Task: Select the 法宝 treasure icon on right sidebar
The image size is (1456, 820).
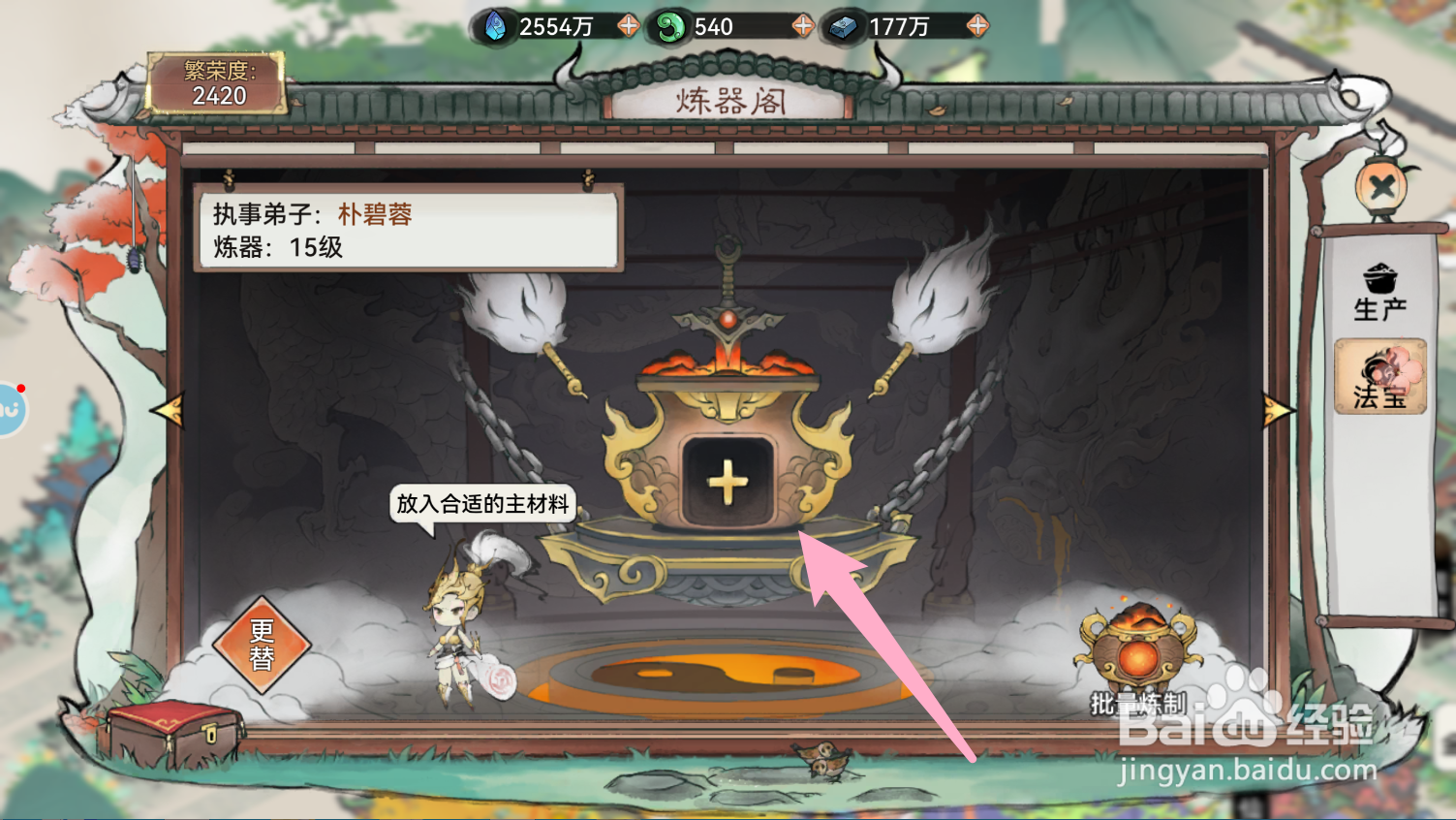Action: [1379, 378]
